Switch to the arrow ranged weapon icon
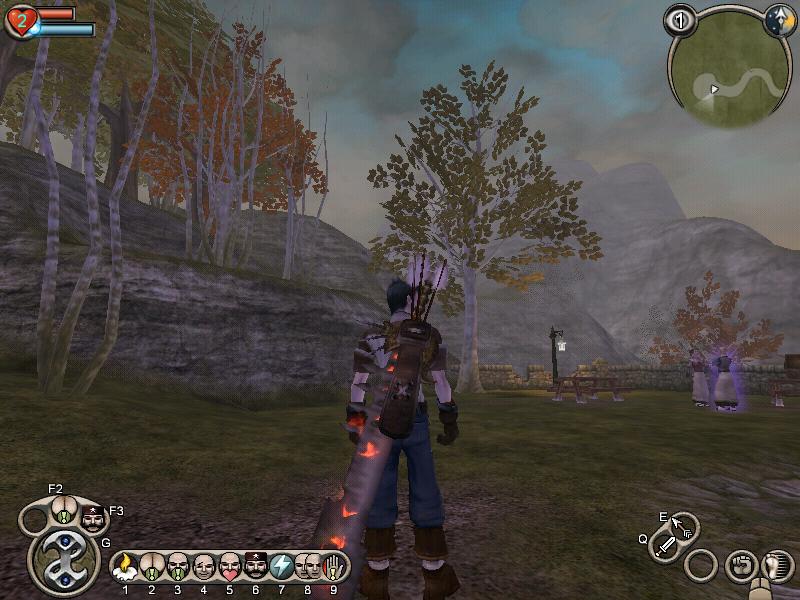The height and width of the screenshot is (600, 800). (684, 526)
